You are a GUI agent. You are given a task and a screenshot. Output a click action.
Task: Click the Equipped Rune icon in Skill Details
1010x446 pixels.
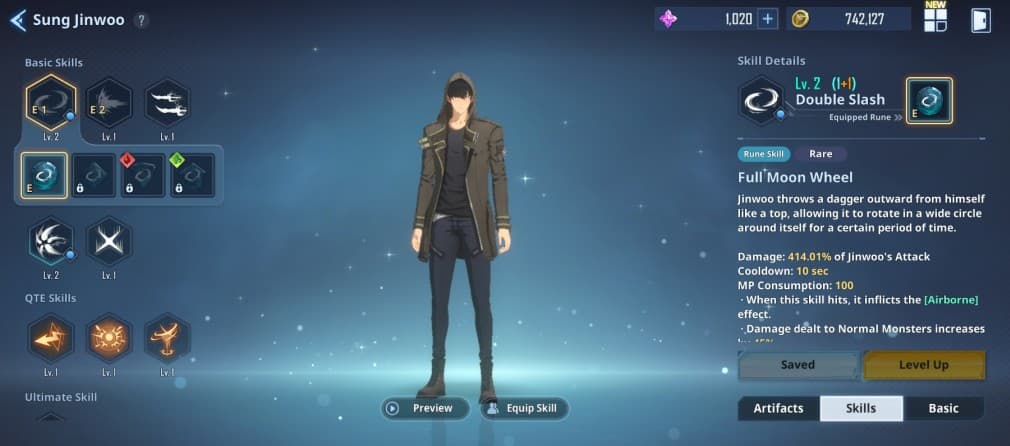tap(929, 101)
